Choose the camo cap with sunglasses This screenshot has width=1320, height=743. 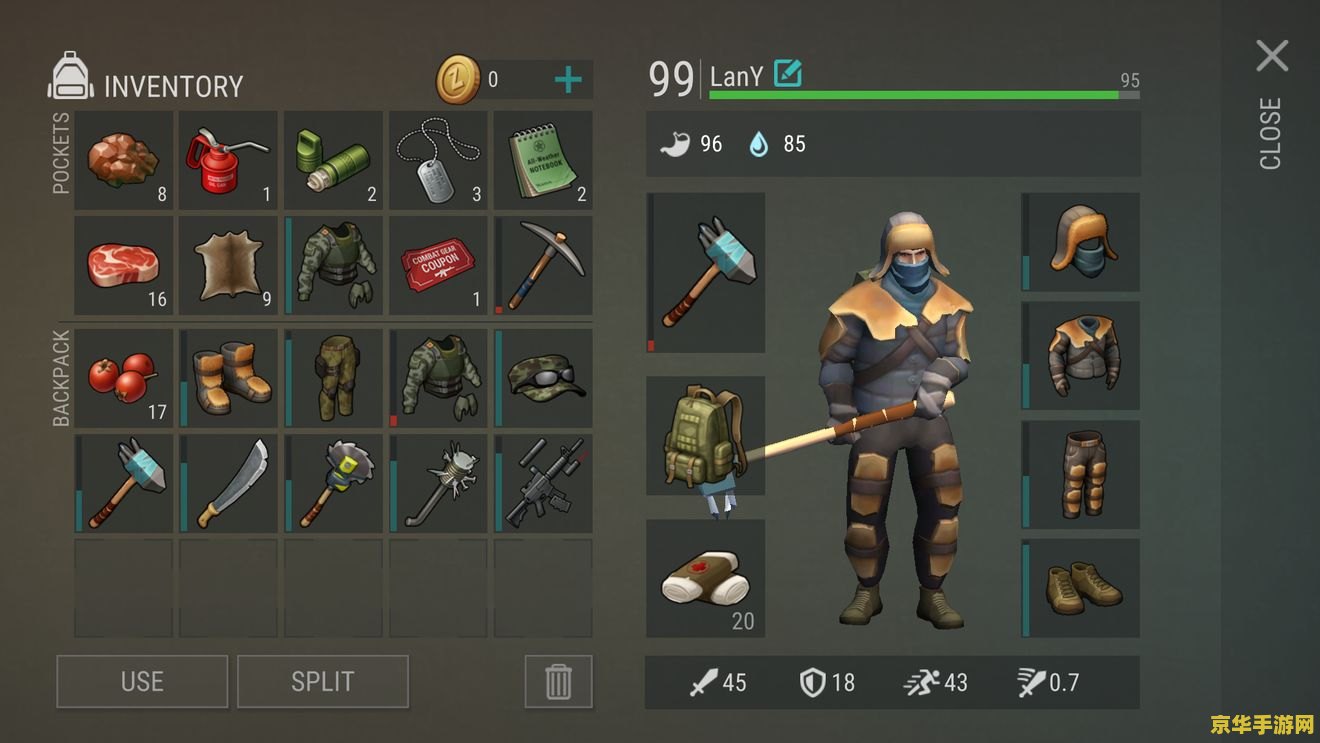[x=543, y=378]
